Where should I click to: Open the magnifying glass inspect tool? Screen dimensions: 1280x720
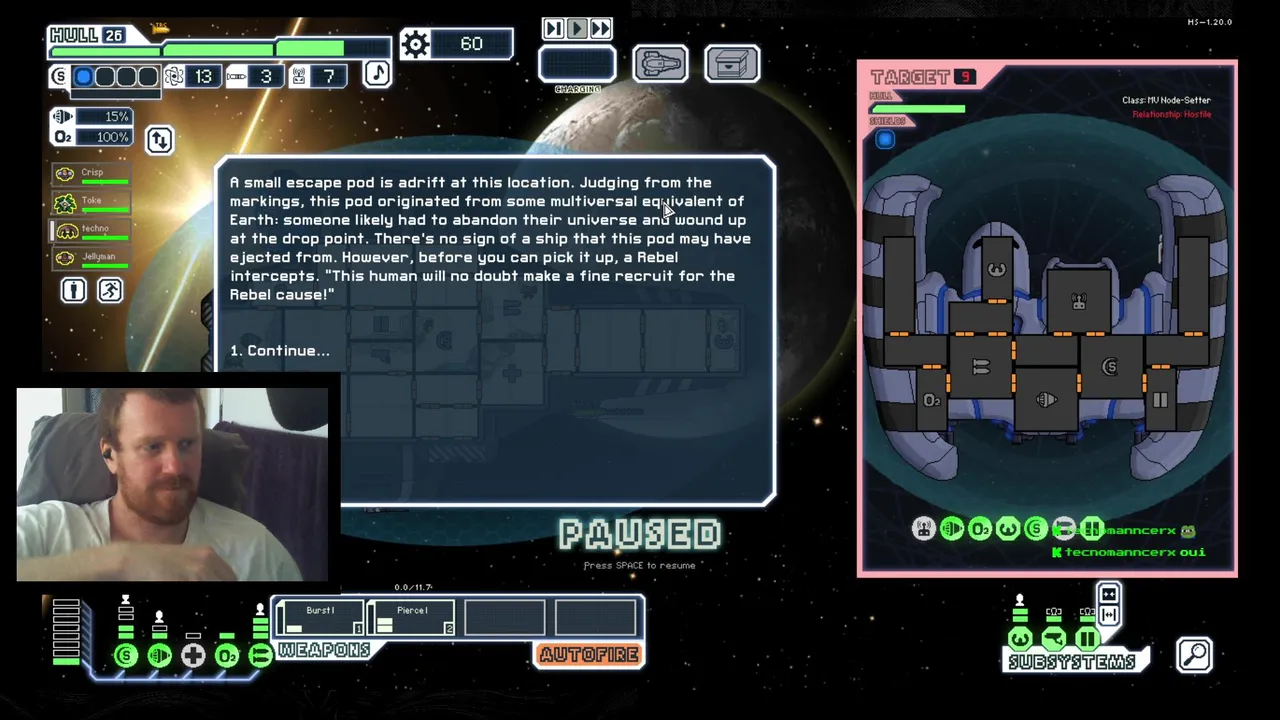pos(1195,655)
